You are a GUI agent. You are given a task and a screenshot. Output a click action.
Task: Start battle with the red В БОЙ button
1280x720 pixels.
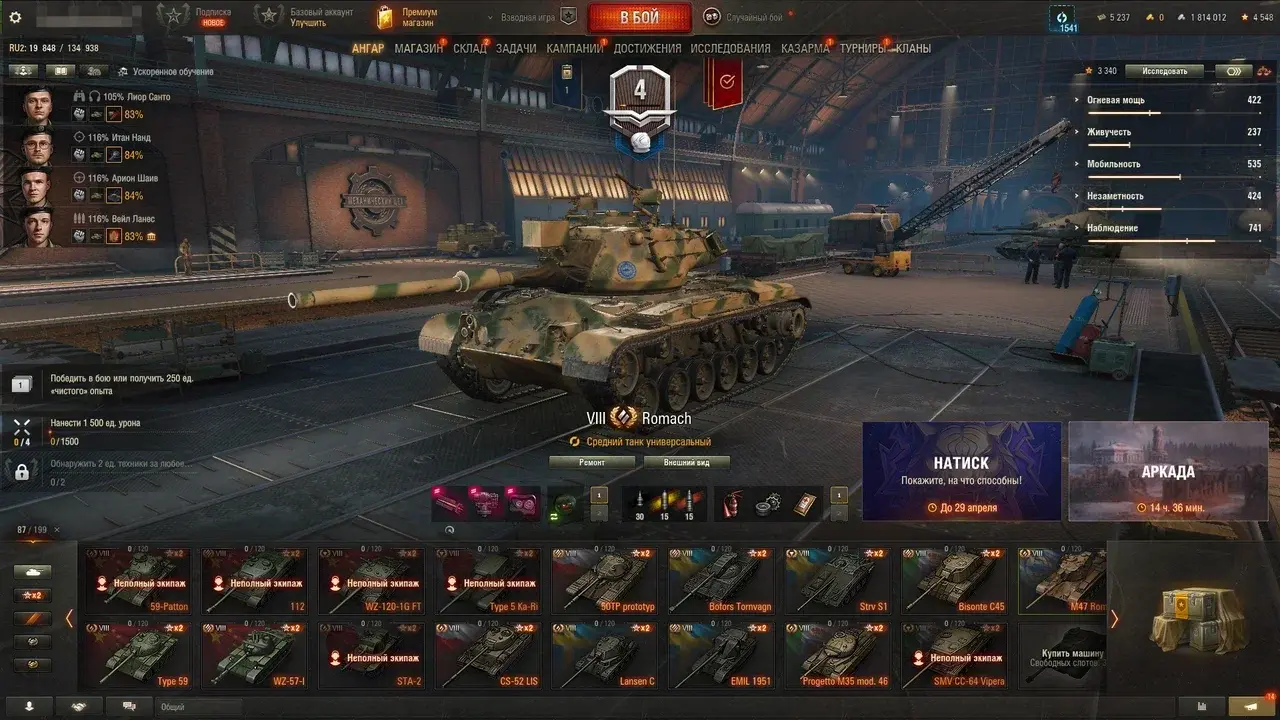point(639,17)
